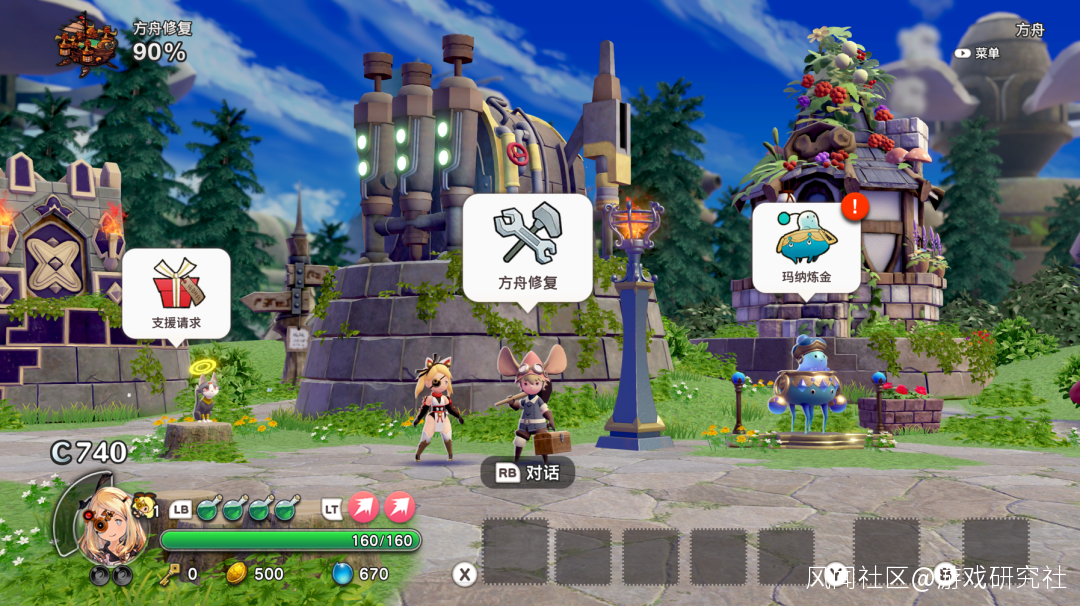Open the 方舟修复 ark repair panel

pyautogui.click(x=527, y=246)
